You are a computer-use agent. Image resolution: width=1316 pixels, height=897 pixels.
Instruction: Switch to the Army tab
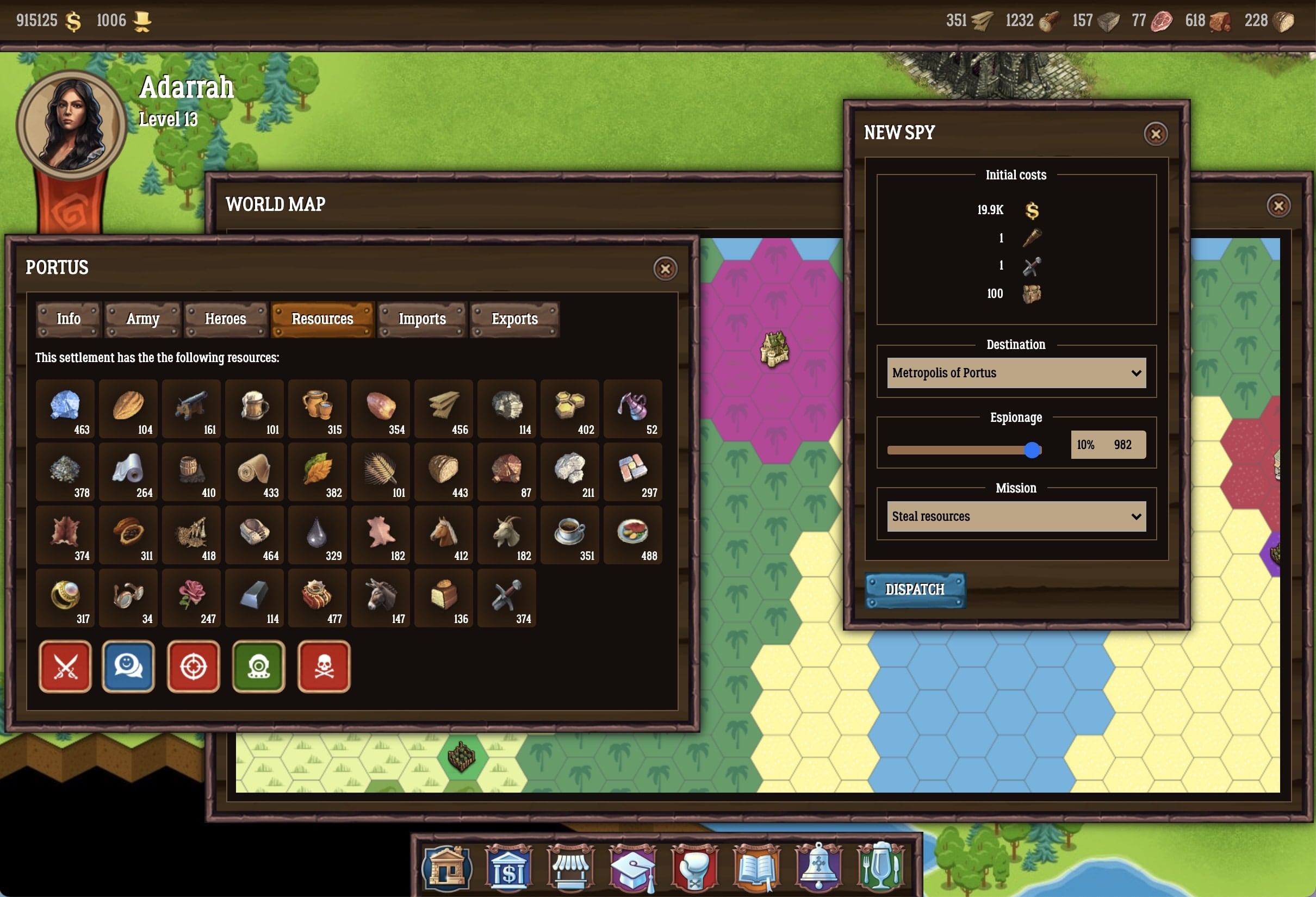pyautogui.click(x=142, y=319)
